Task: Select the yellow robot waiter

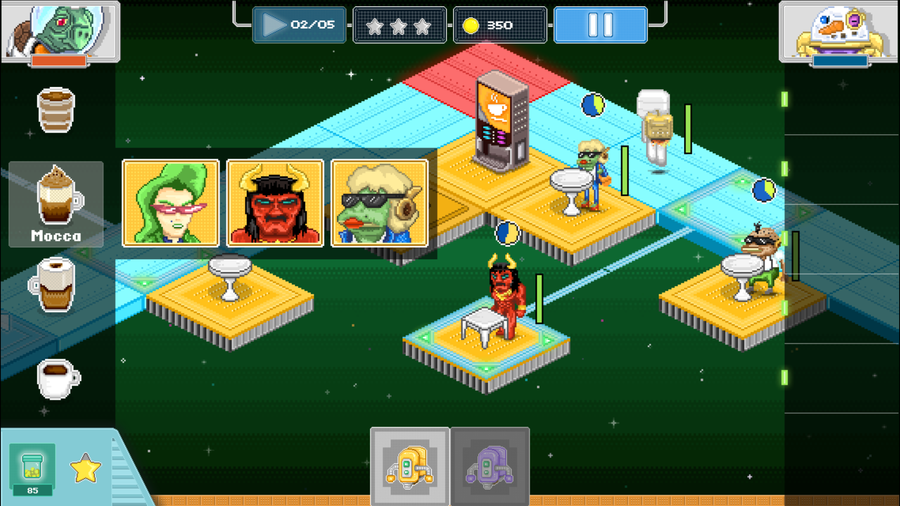Action: pyautogui.click(x=410, y=465)
